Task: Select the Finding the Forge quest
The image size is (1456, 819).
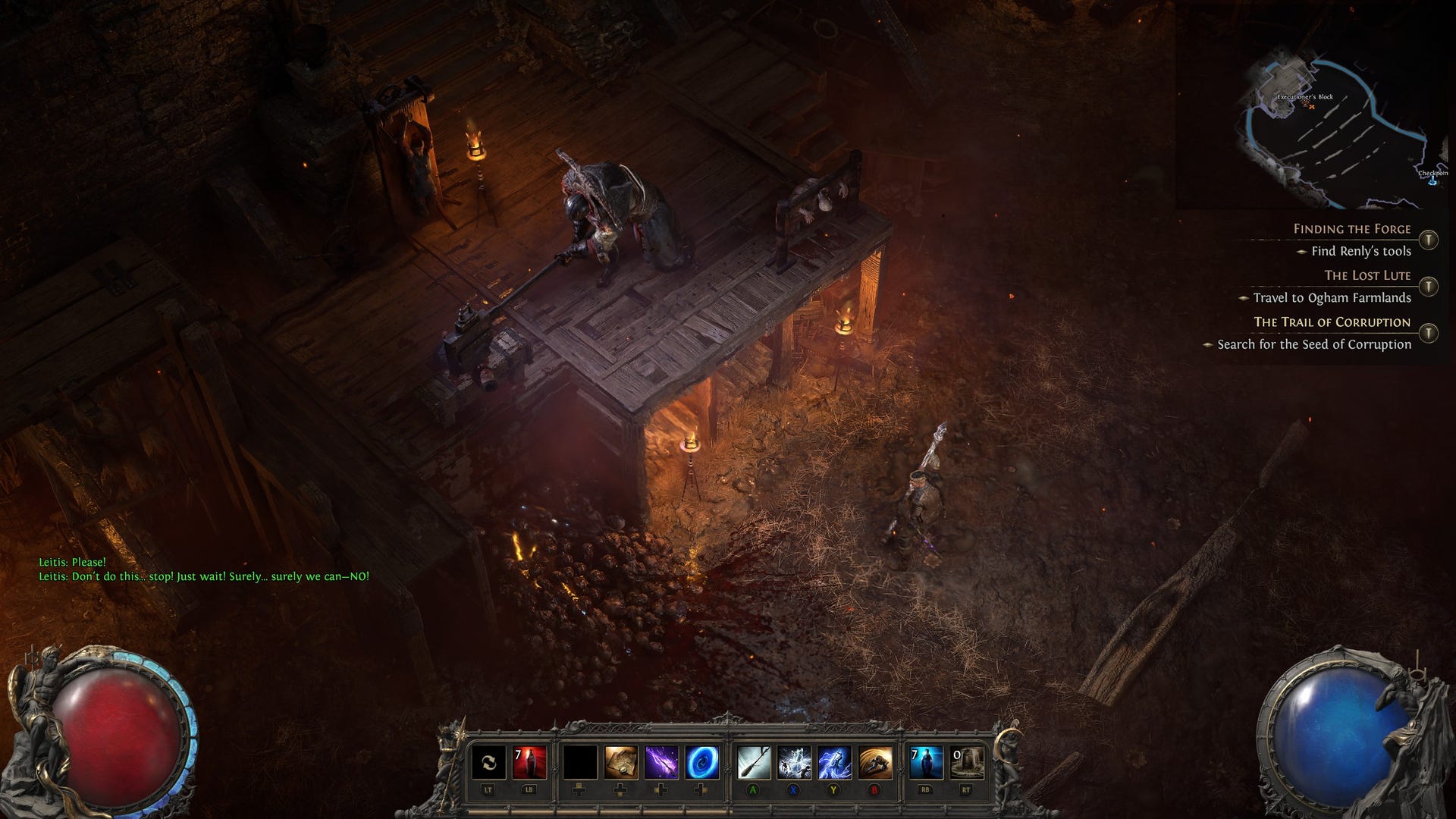Action: point(1351,229)
